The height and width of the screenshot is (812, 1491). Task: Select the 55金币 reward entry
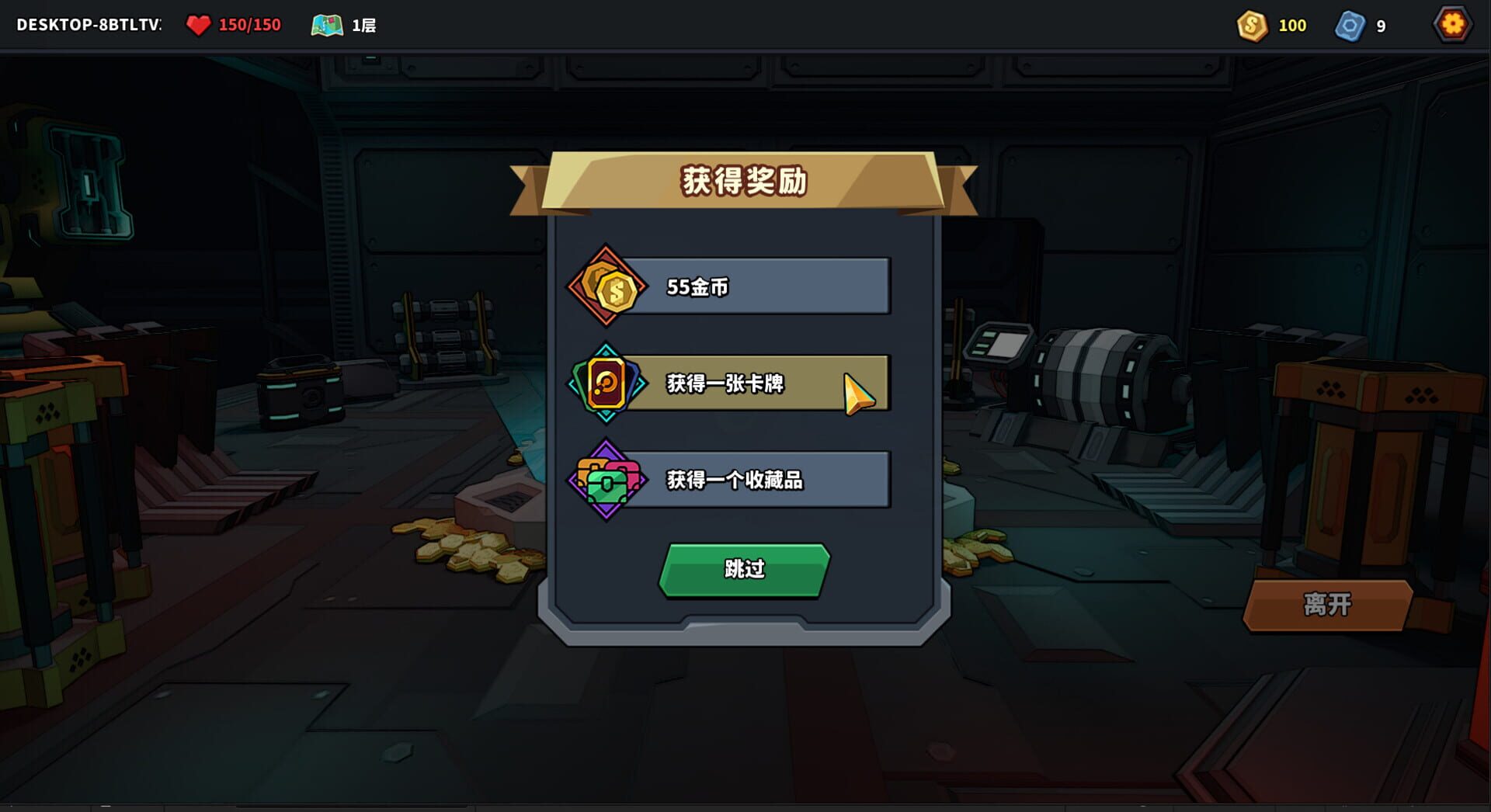pyautogui.click(x=757, y=285)
